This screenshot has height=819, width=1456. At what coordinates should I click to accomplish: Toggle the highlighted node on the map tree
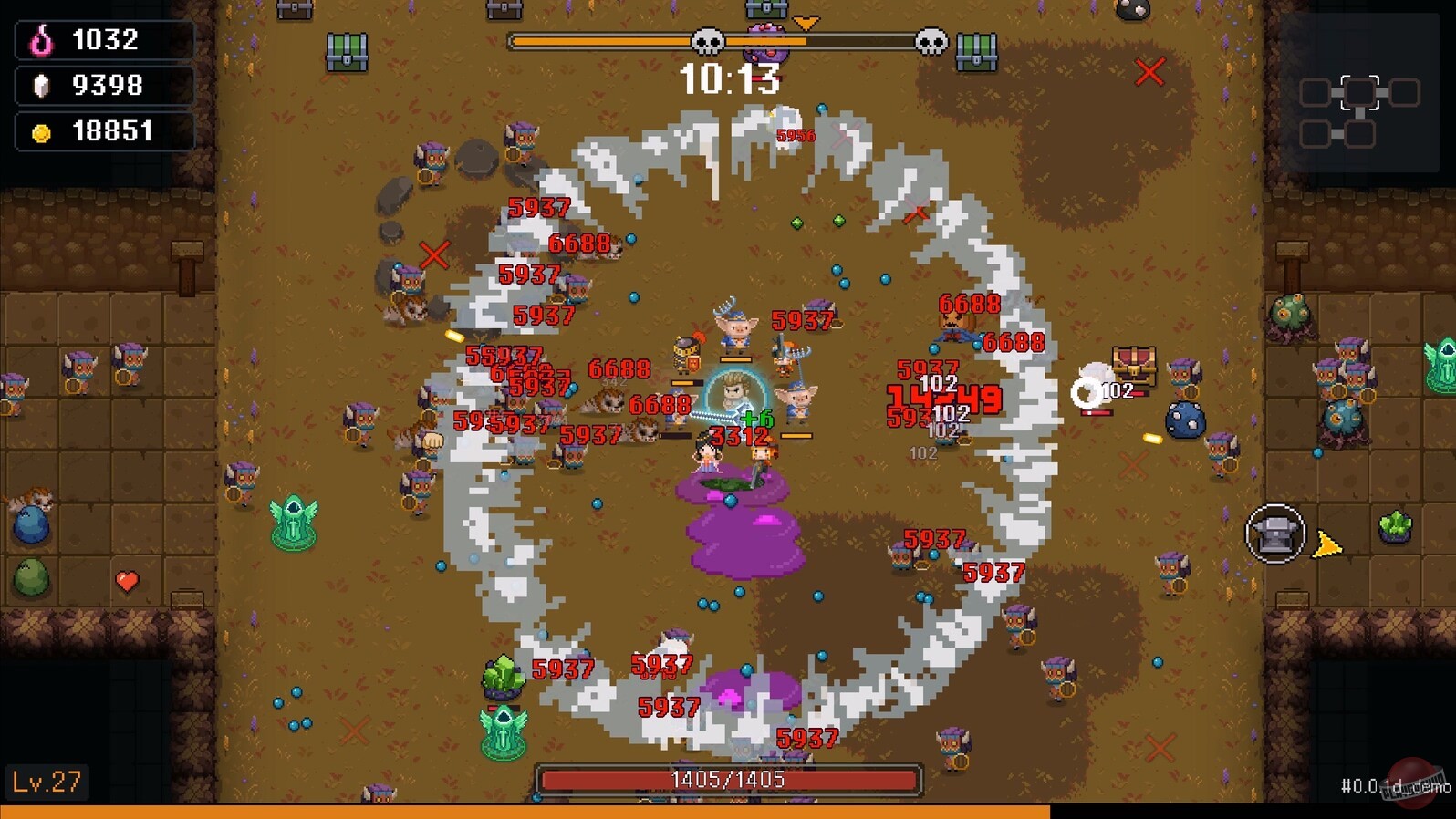click(1359, 92)
